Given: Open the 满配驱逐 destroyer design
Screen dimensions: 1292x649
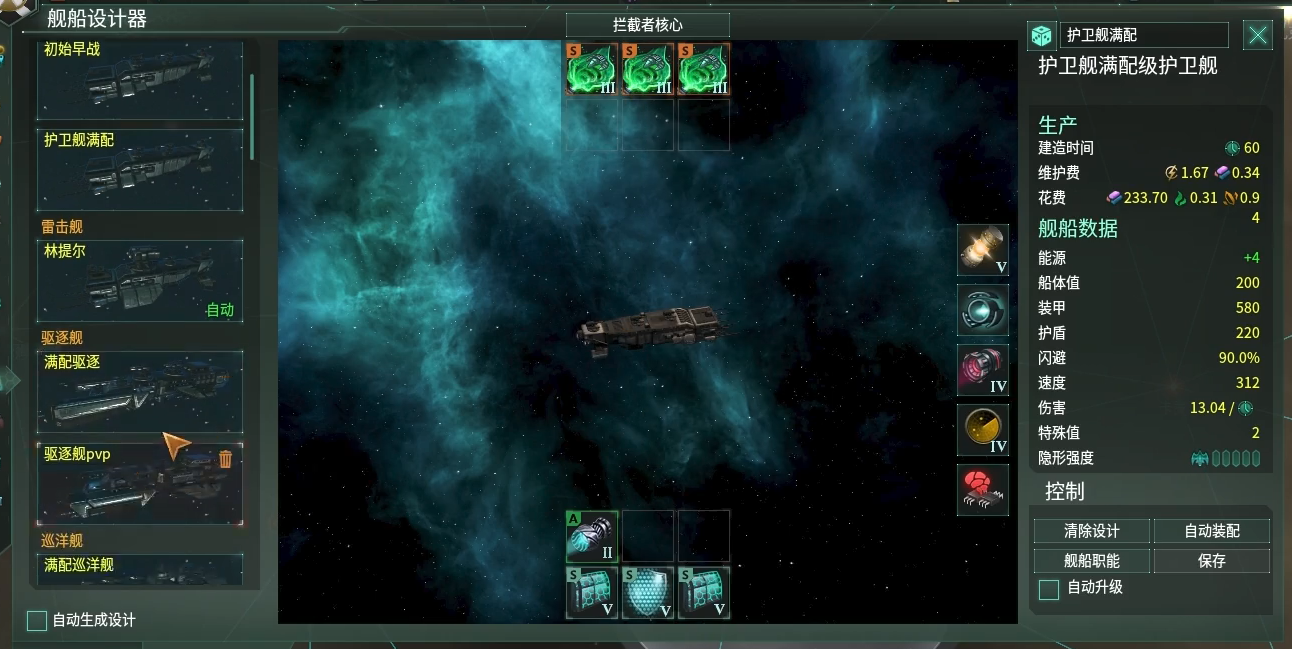Looking at the screenshot, I should (x=140, y=391).
